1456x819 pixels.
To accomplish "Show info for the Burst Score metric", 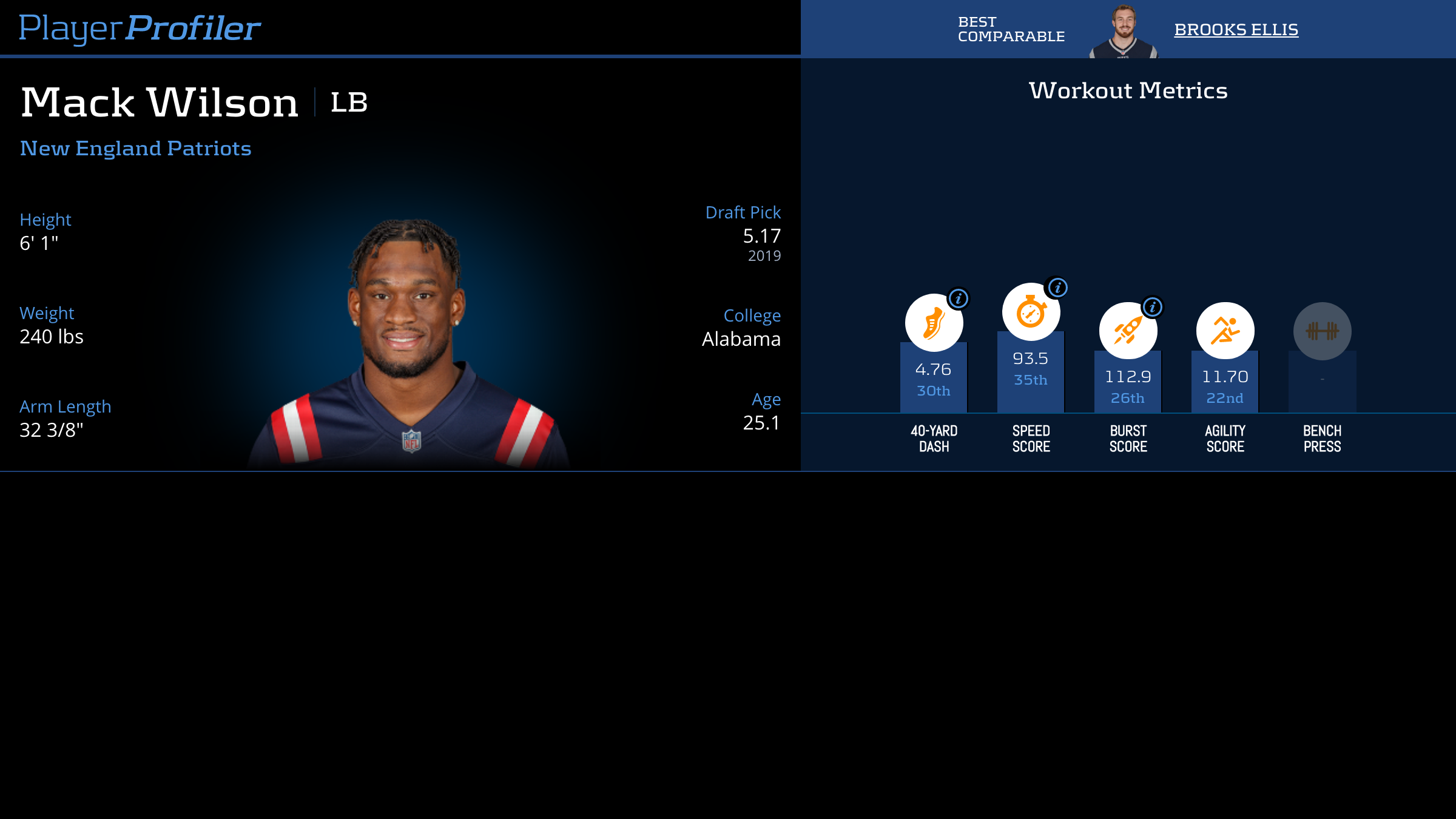I will [1152, 307].
